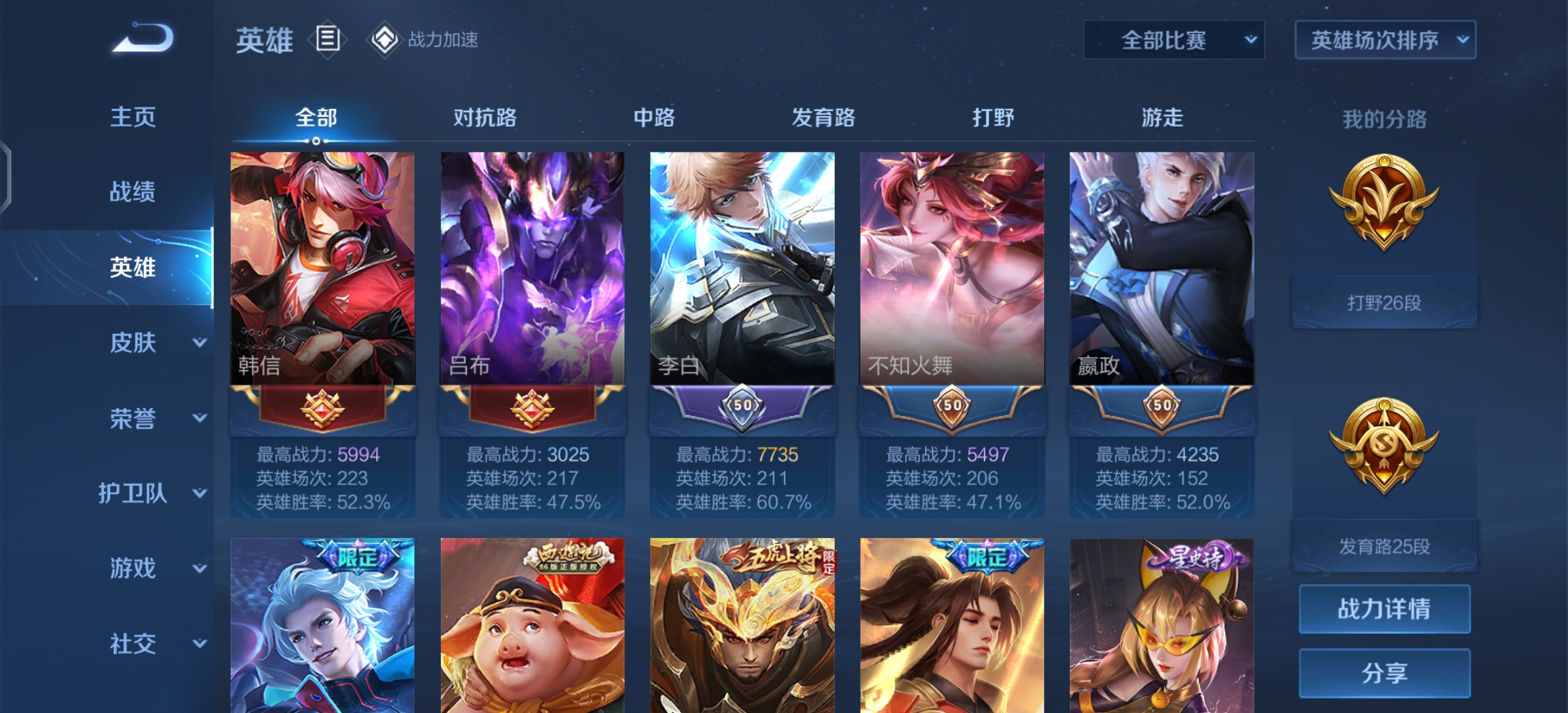Click the 分享 share button

(1384, 673)
